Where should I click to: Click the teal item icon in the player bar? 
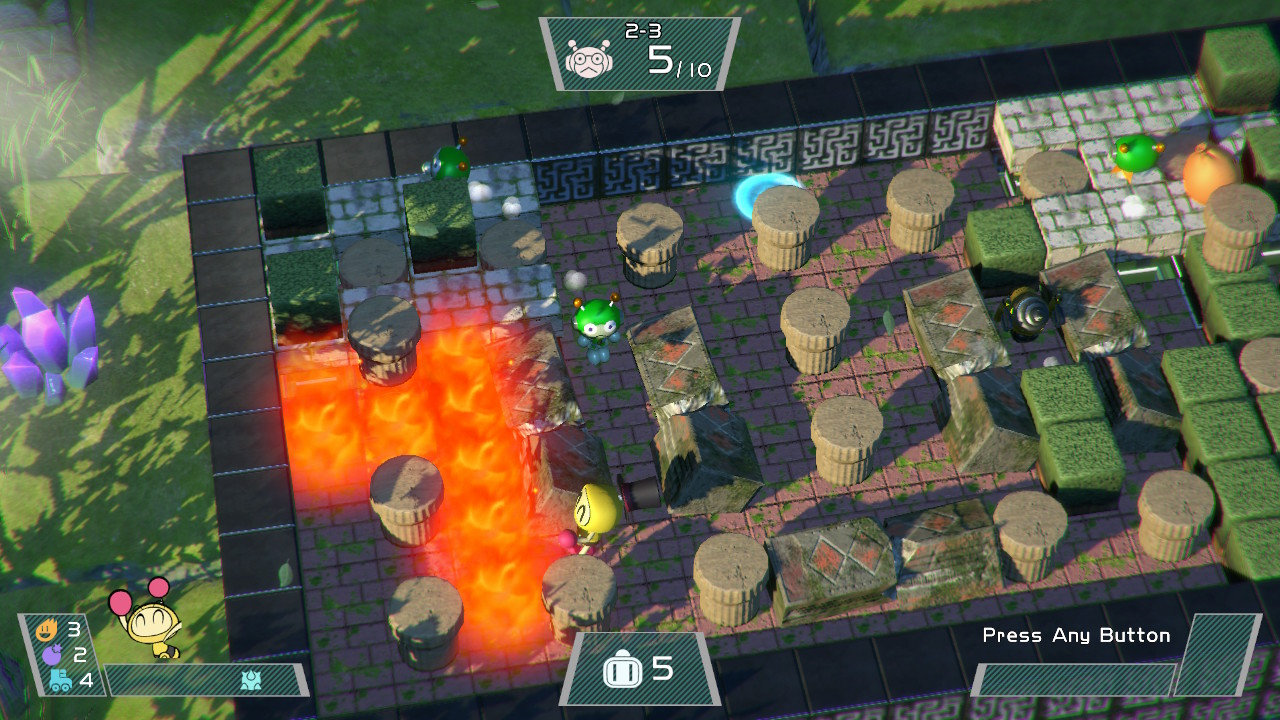(x=251, y=680)
